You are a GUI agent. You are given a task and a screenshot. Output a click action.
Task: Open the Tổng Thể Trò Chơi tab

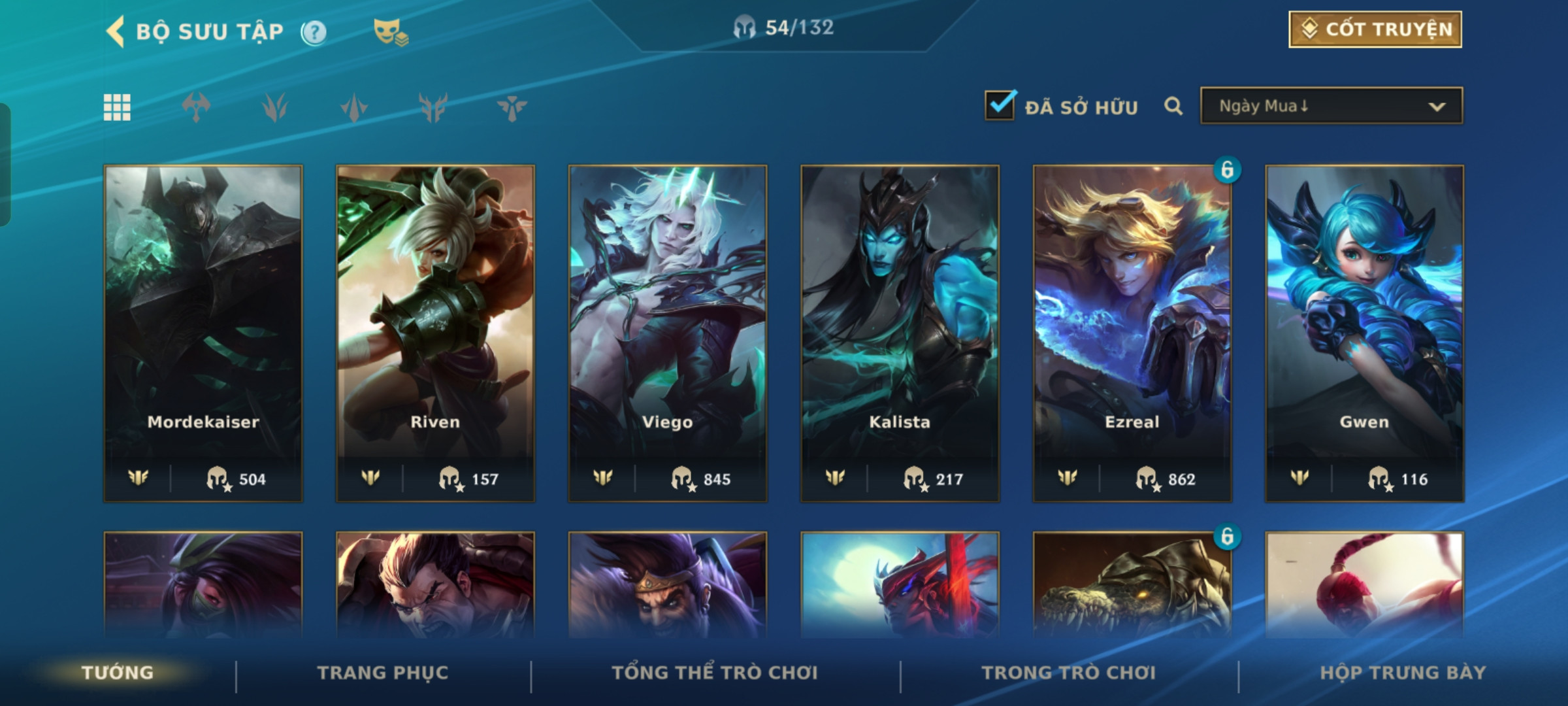point(715,673)
